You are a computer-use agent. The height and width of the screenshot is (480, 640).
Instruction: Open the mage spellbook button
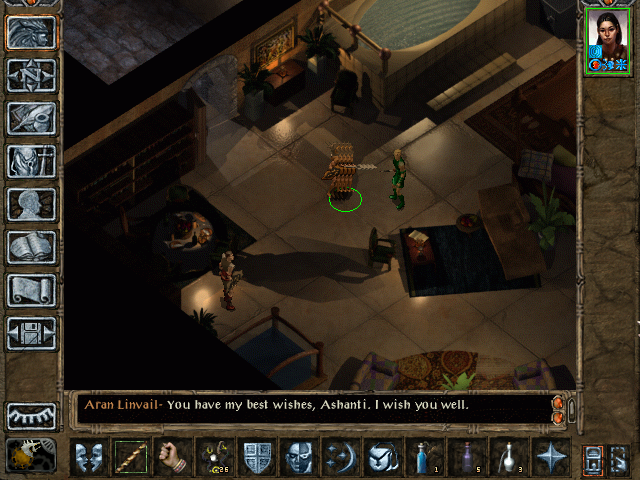31,247
